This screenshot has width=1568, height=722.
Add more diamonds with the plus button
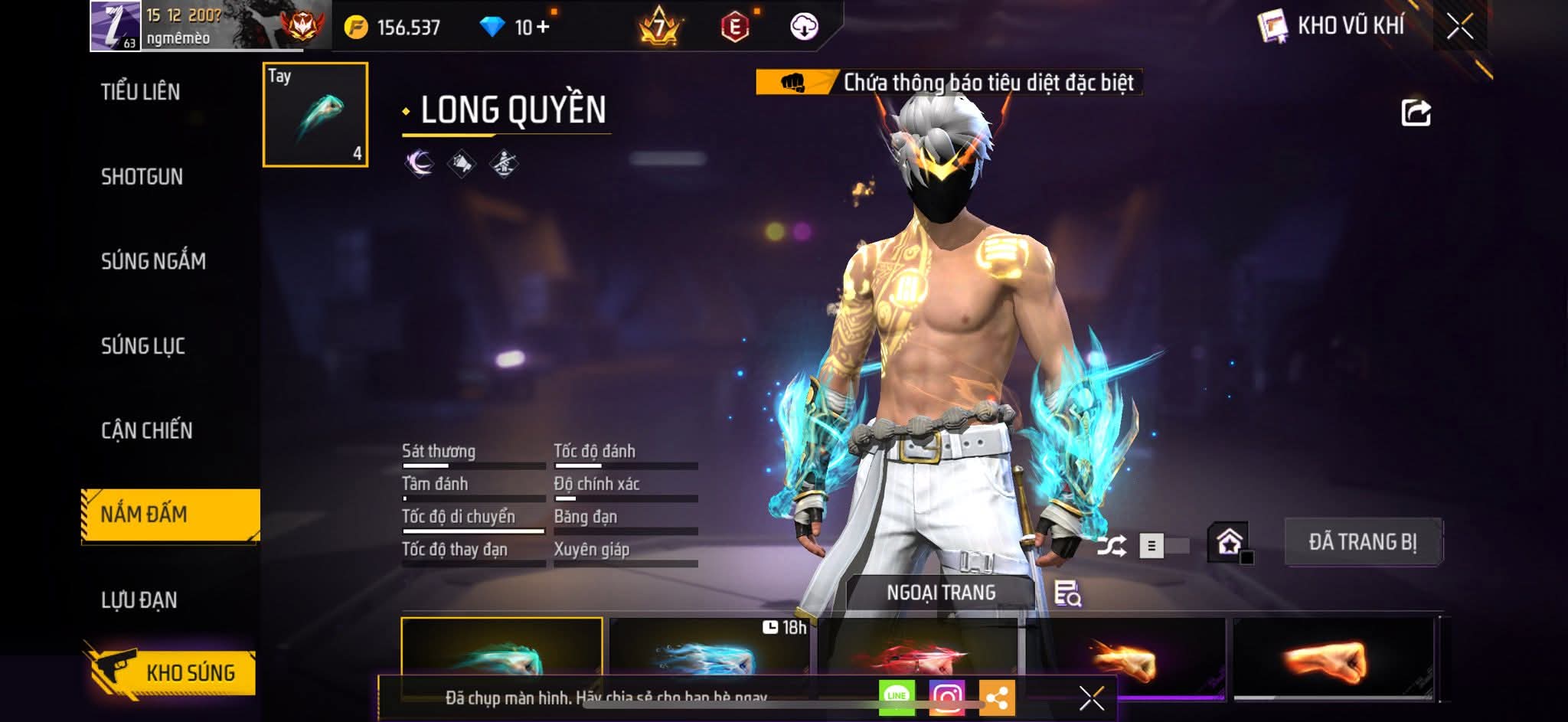[543, 28]
